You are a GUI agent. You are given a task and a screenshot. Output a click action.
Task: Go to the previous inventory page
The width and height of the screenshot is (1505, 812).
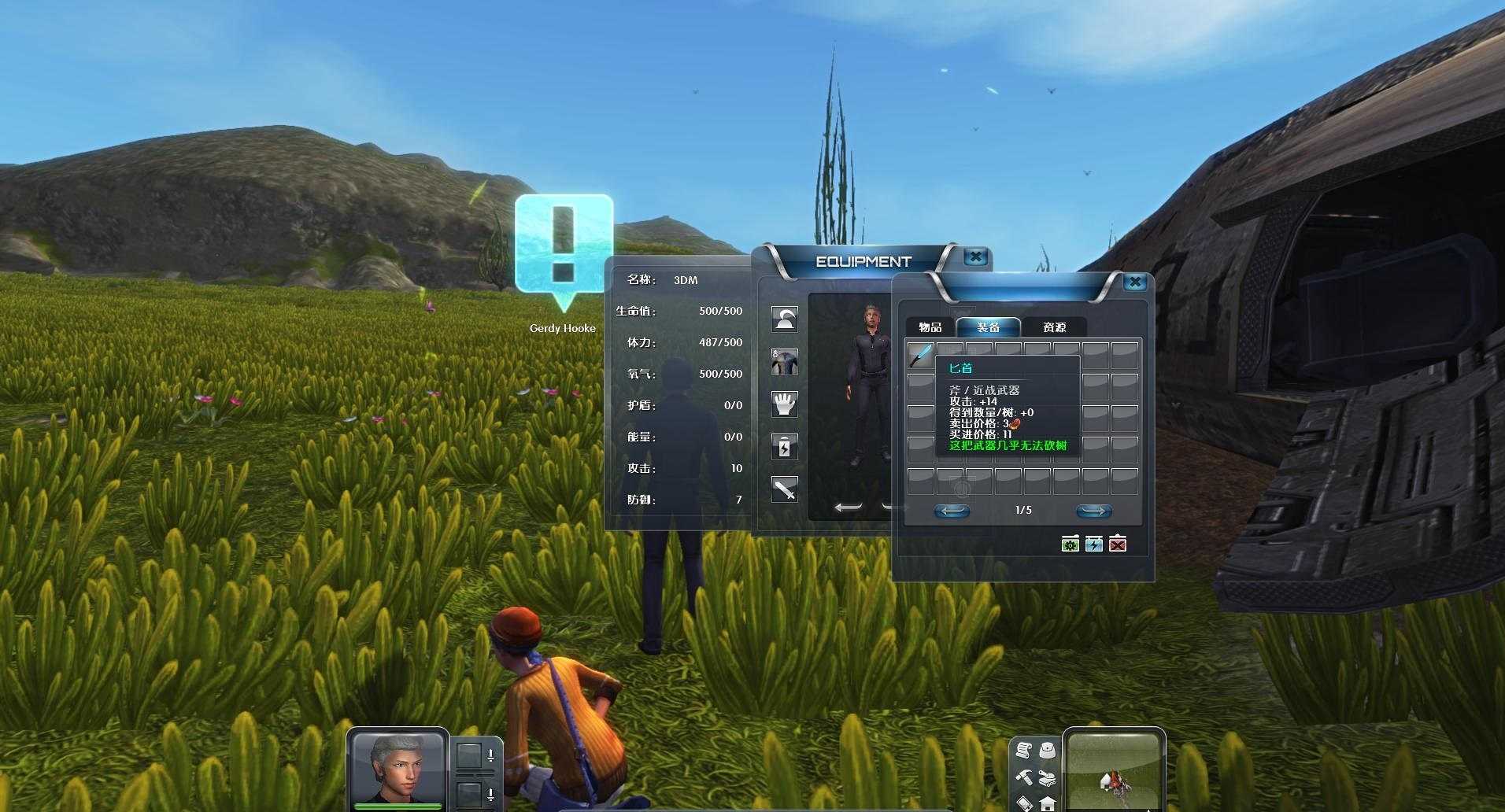point(952,511)
